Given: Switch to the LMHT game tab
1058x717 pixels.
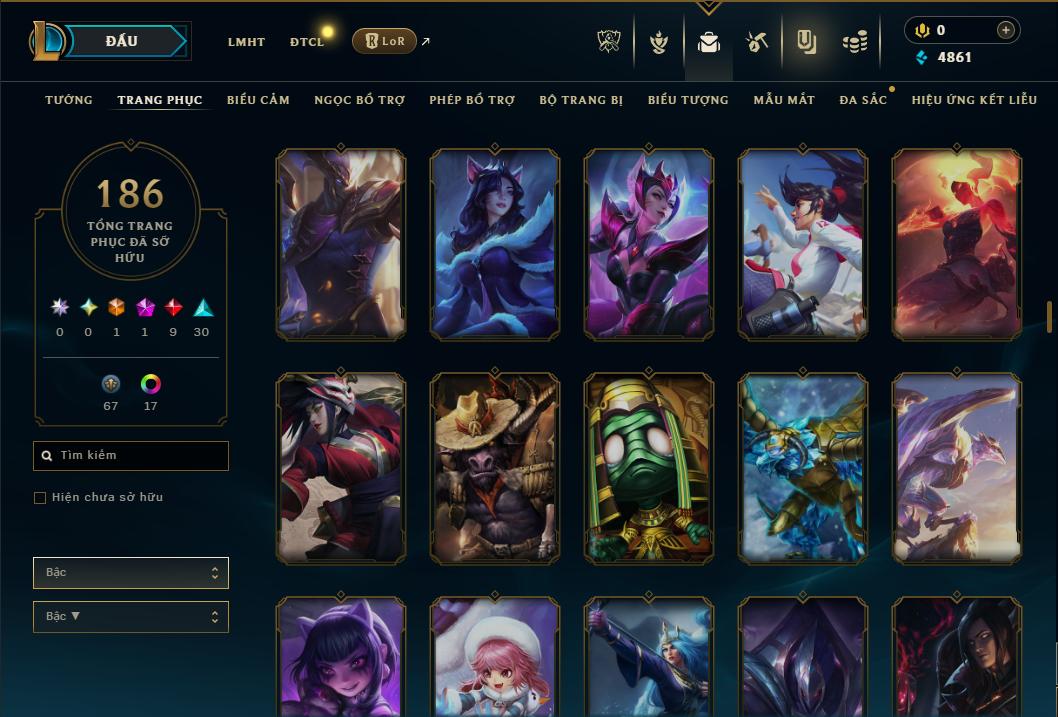Looking at the screenshot, I should pyautogui.click(x=246, y=42).
